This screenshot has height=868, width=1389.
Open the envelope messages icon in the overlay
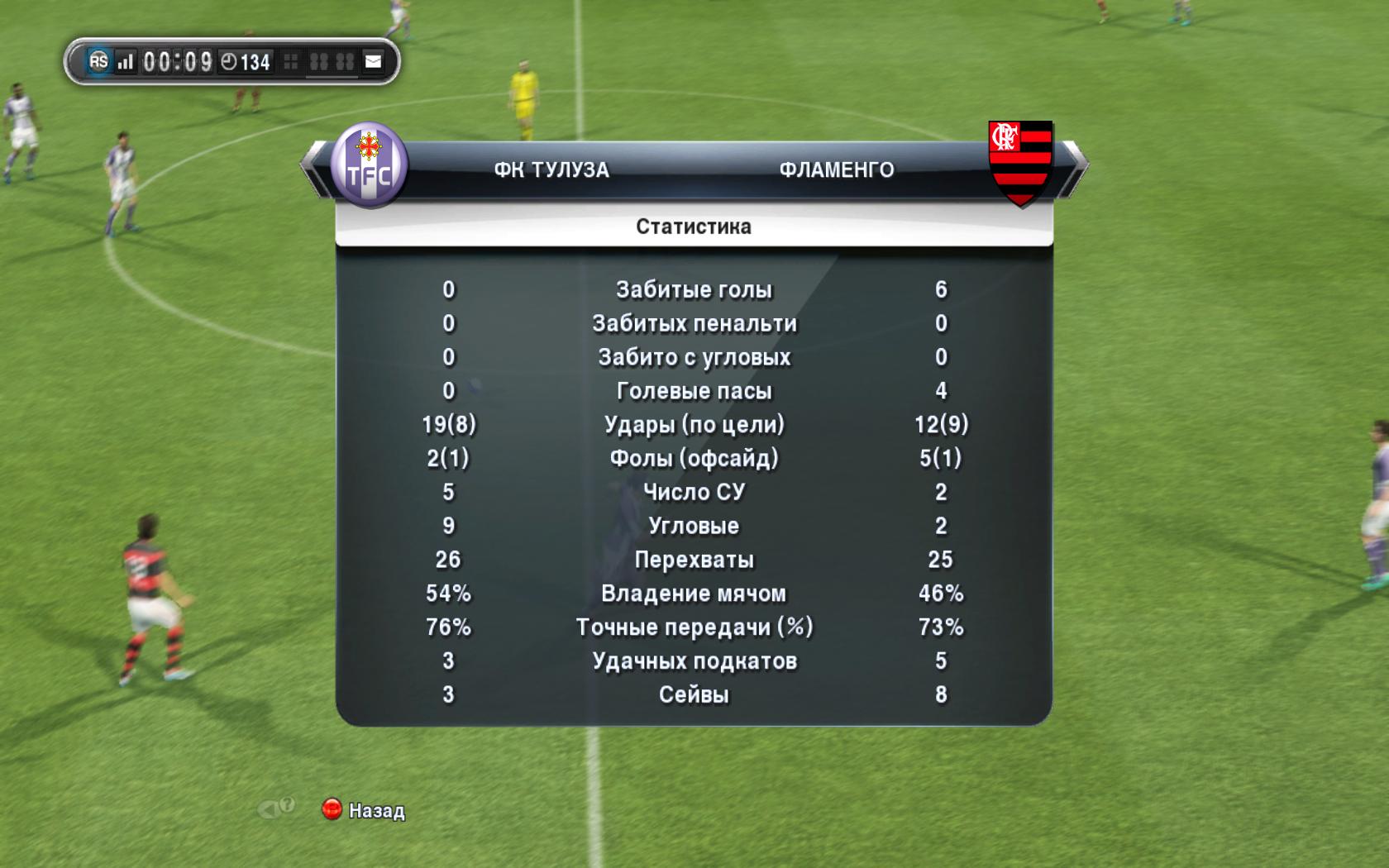(374, 61)
